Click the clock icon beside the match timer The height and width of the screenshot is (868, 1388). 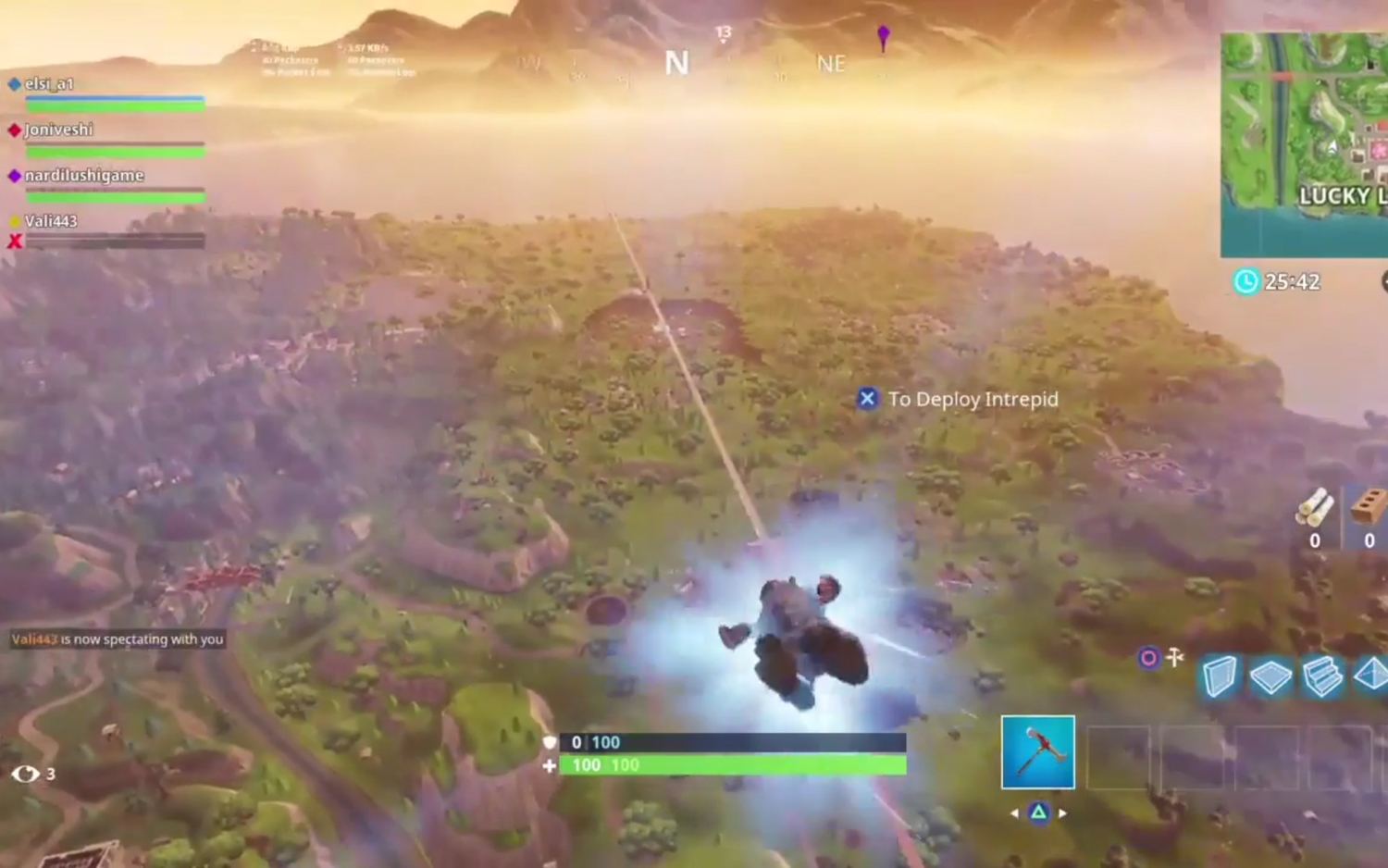[x=1245, y=281]
